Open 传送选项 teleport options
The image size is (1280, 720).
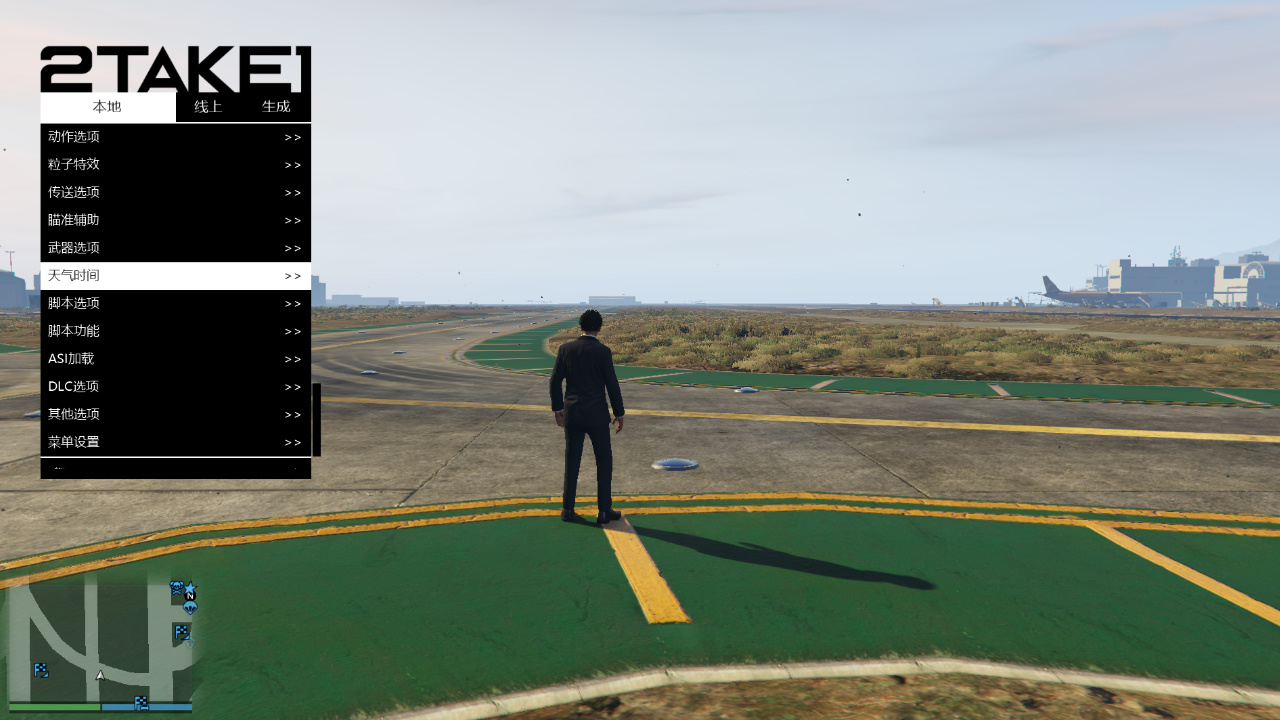pos(175,193)
